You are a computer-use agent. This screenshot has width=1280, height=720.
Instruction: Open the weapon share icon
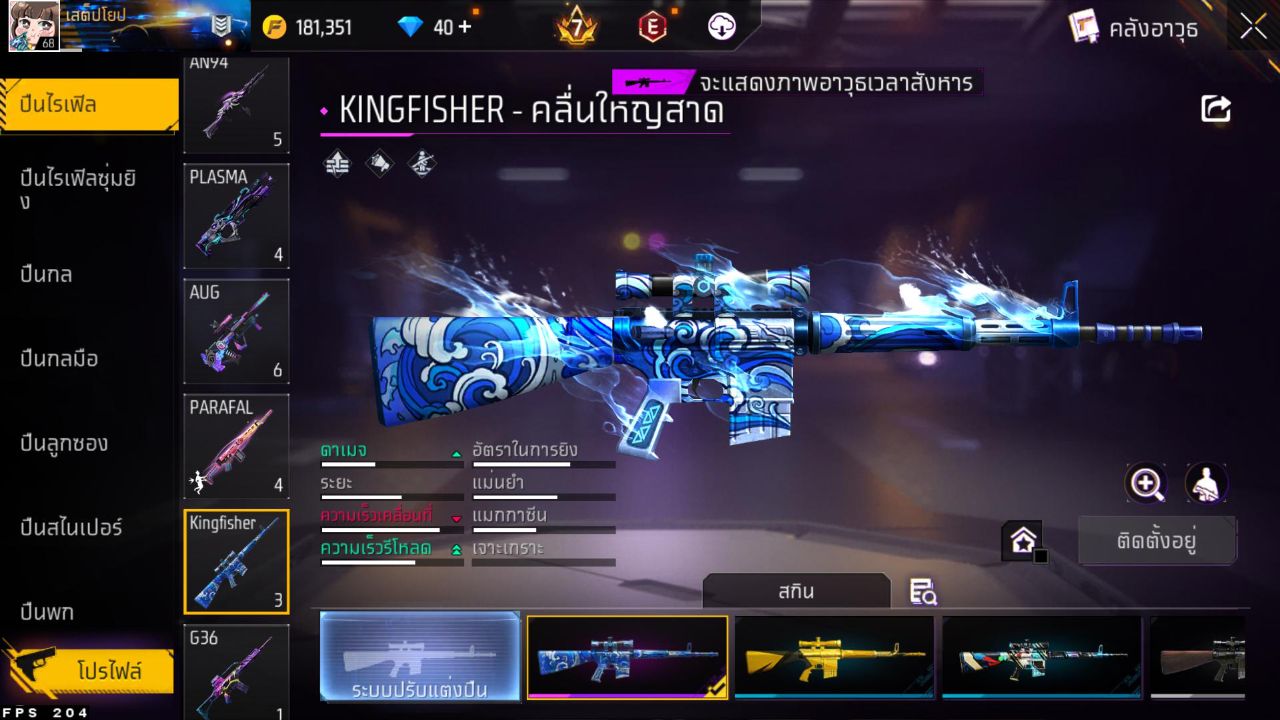click(1215, 108)
